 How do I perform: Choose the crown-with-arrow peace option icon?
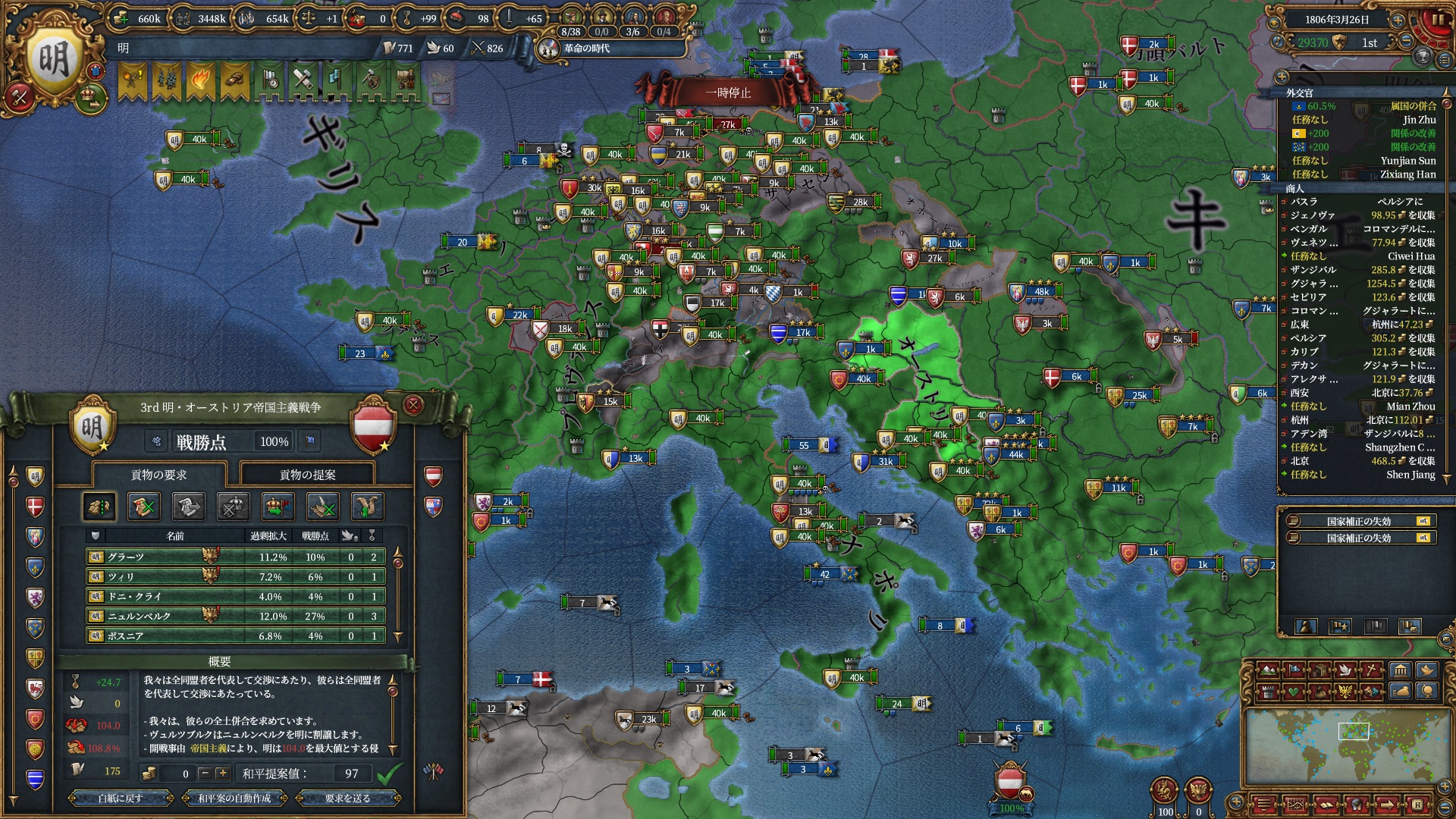point(278,507)
